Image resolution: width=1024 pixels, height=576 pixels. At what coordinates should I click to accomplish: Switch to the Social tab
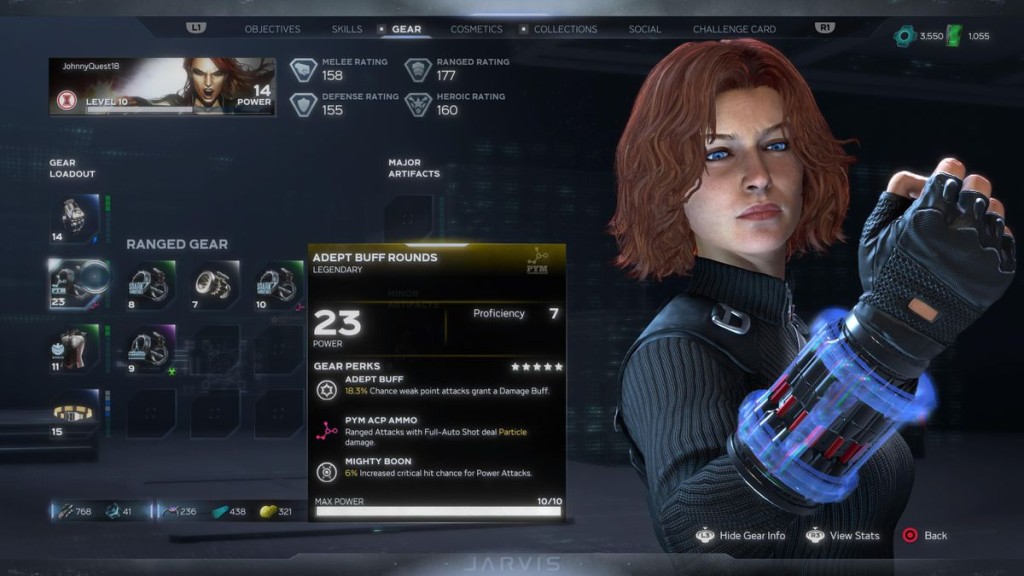click(x=644, y=29)
